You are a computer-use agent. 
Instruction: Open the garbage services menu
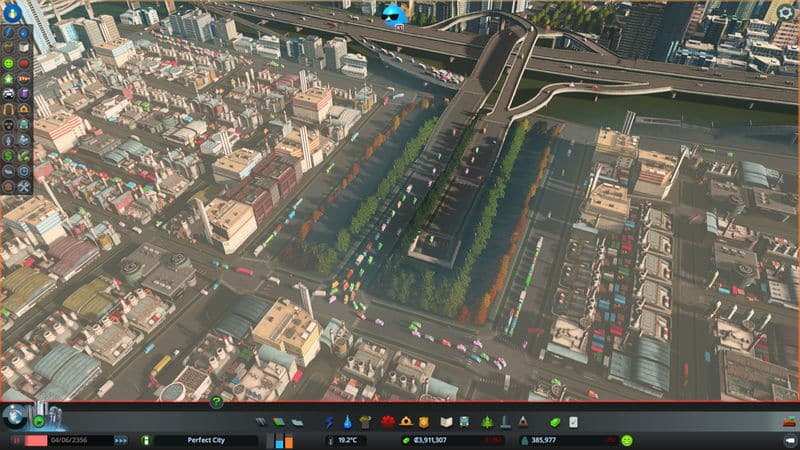click(365, 422)
